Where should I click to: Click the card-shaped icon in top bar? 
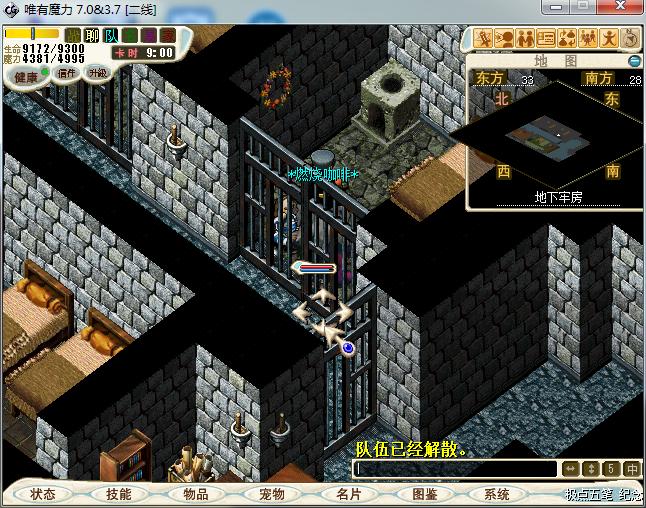(x=546, y=38)
